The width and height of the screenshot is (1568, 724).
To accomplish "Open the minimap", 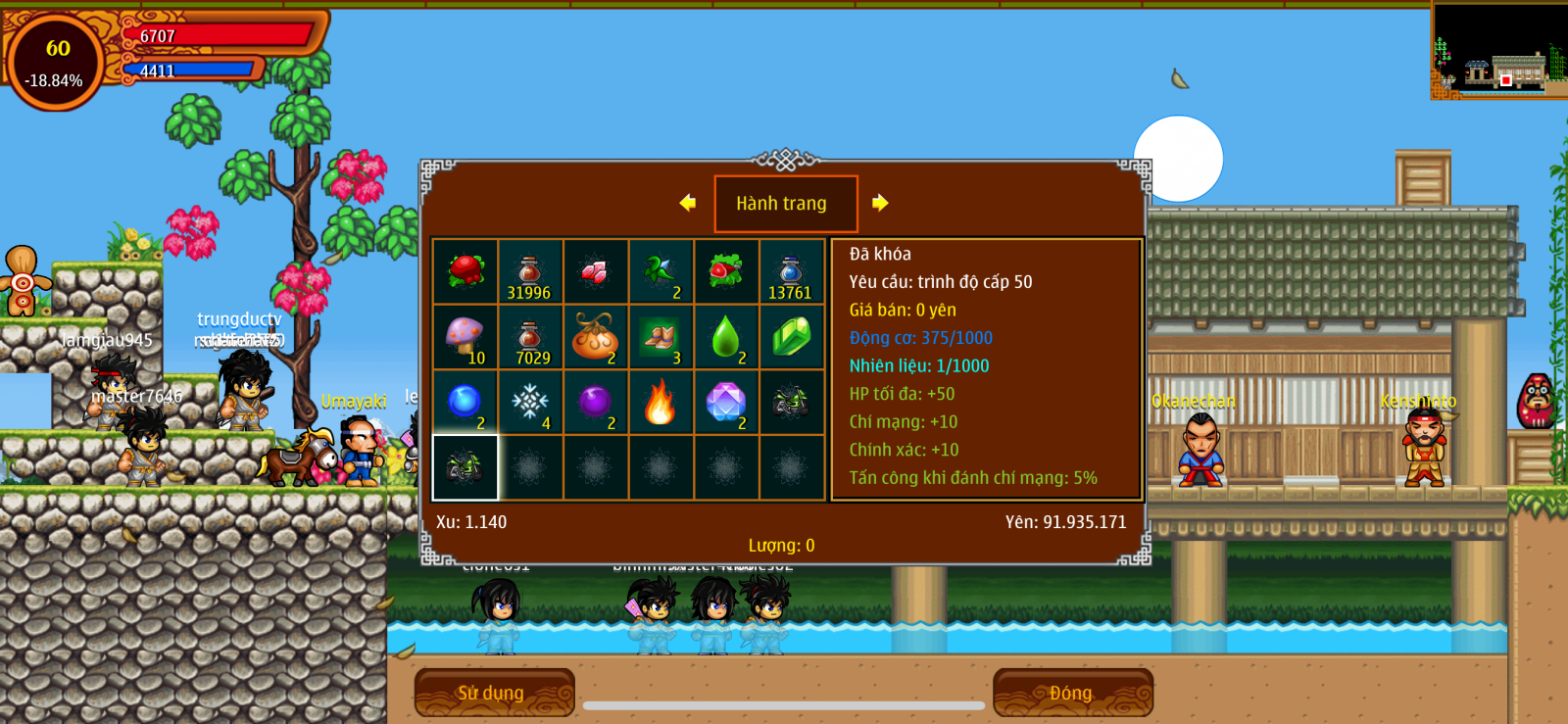I will (x=1499, y=51).
